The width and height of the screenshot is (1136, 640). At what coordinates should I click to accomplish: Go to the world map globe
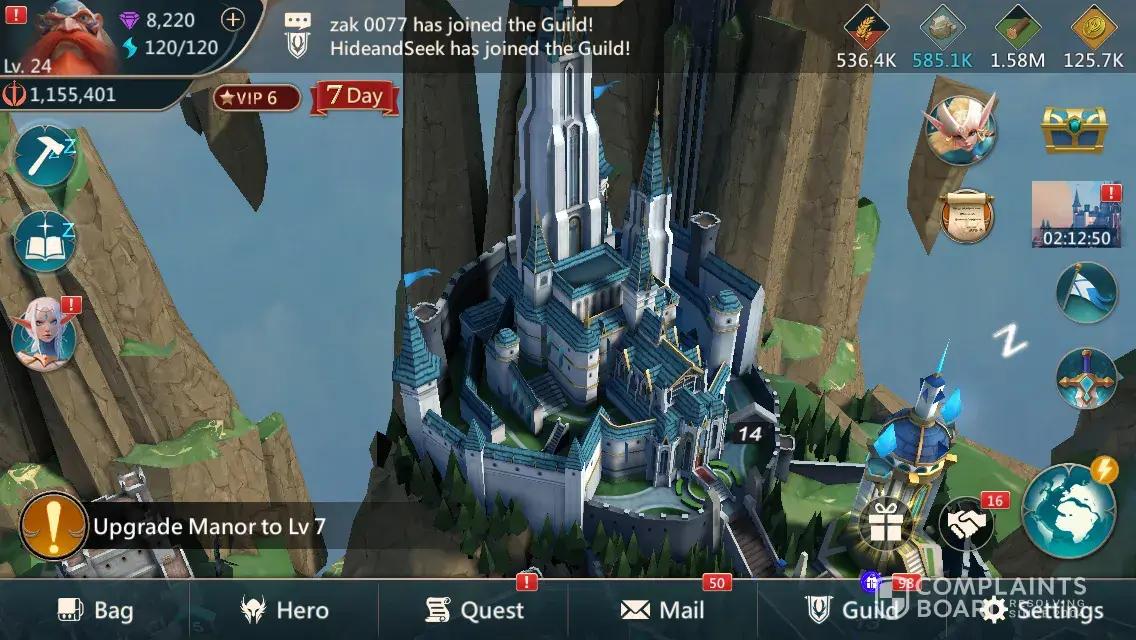pyautogui.click(x=1068, y=511)
